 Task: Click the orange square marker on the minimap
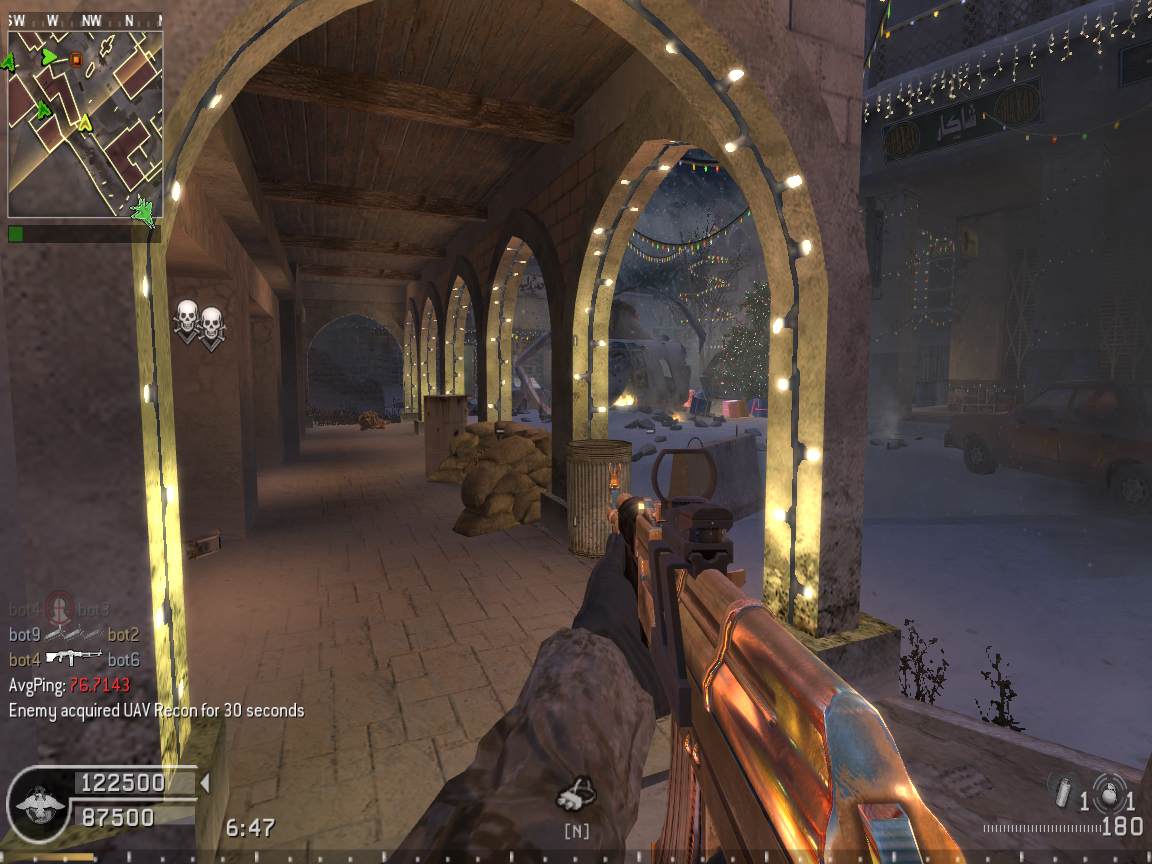click(76, 59)
